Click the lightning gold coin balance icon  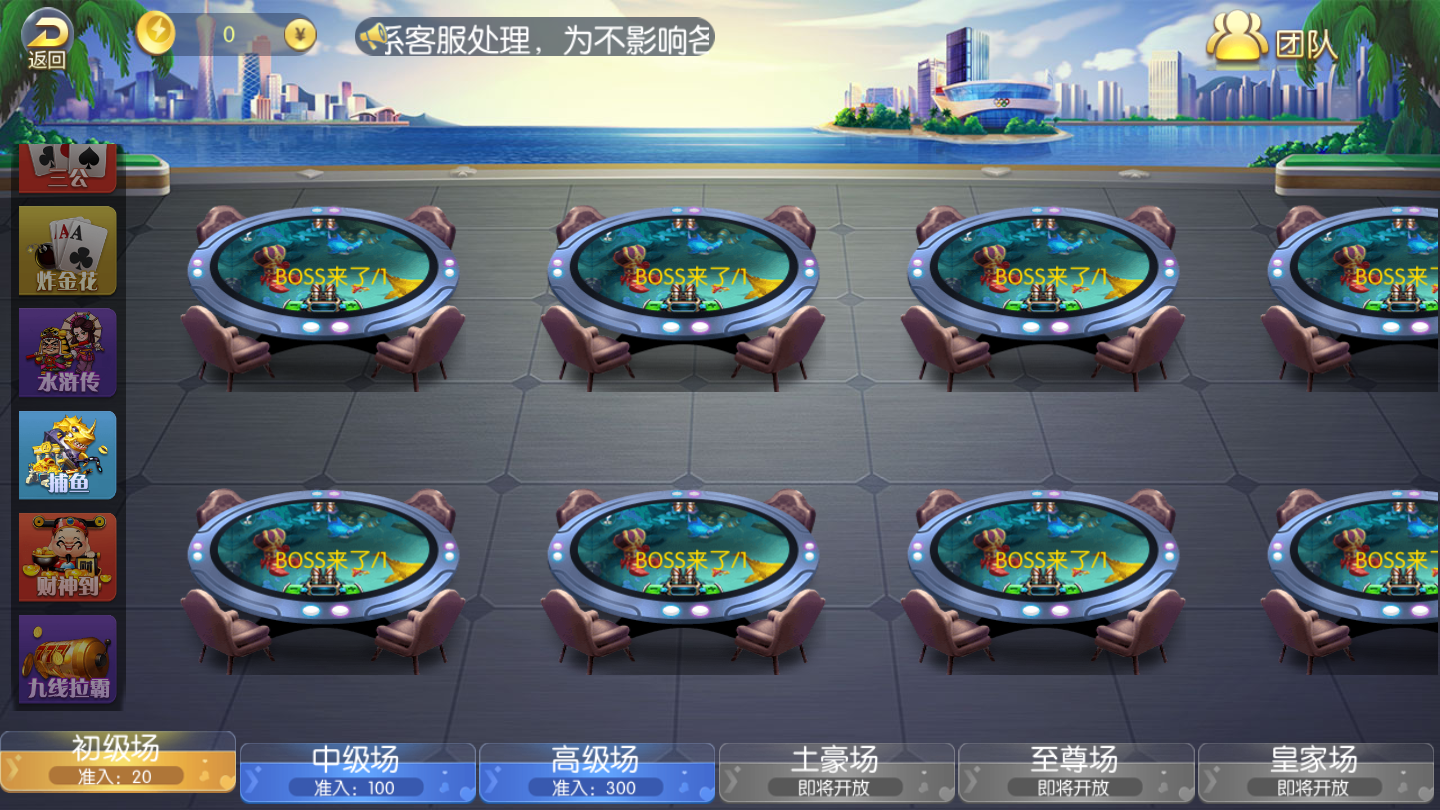(x=155, y=33)
